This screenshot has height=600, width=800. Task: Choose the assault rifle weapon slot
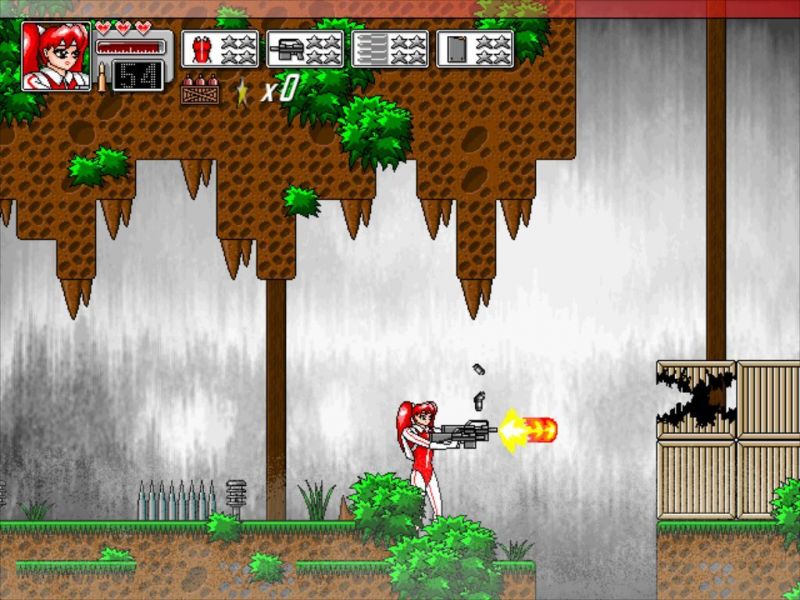[305, 49]
